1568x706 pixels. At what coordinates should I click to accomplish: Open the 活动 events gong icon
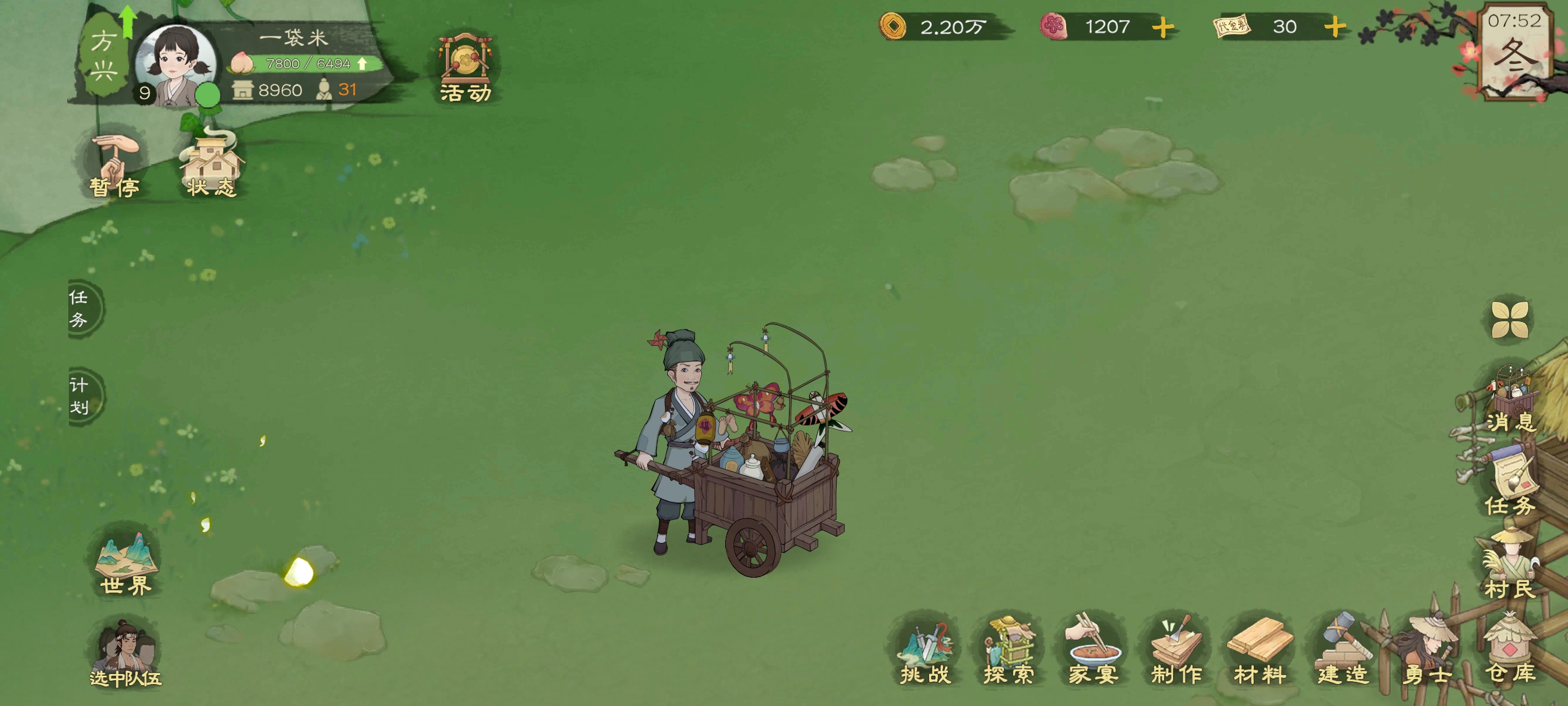[x=465, y=67]
